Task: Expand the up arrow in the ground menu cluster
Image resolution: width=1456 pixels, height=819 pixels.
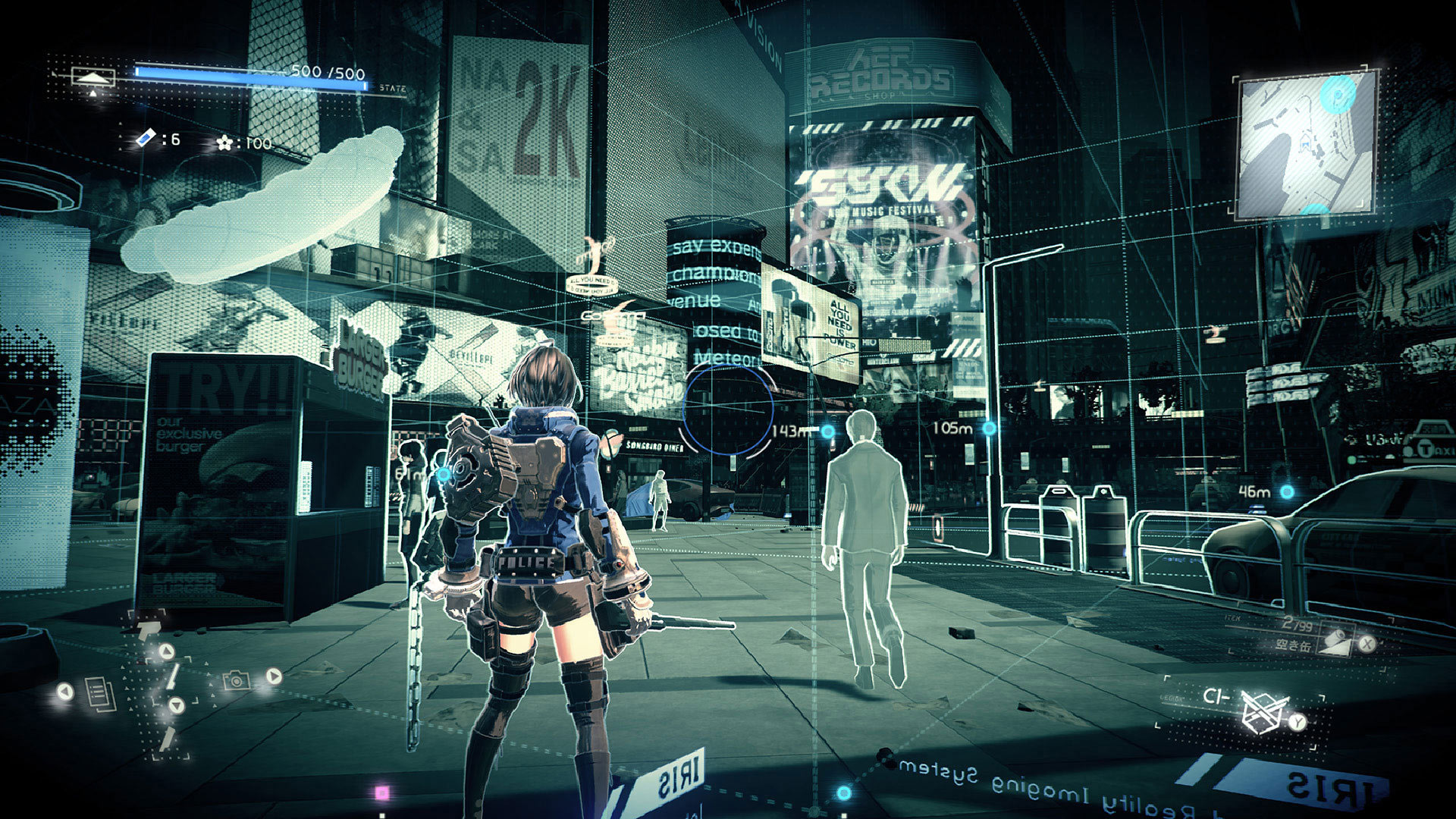Action: point(166,650)
